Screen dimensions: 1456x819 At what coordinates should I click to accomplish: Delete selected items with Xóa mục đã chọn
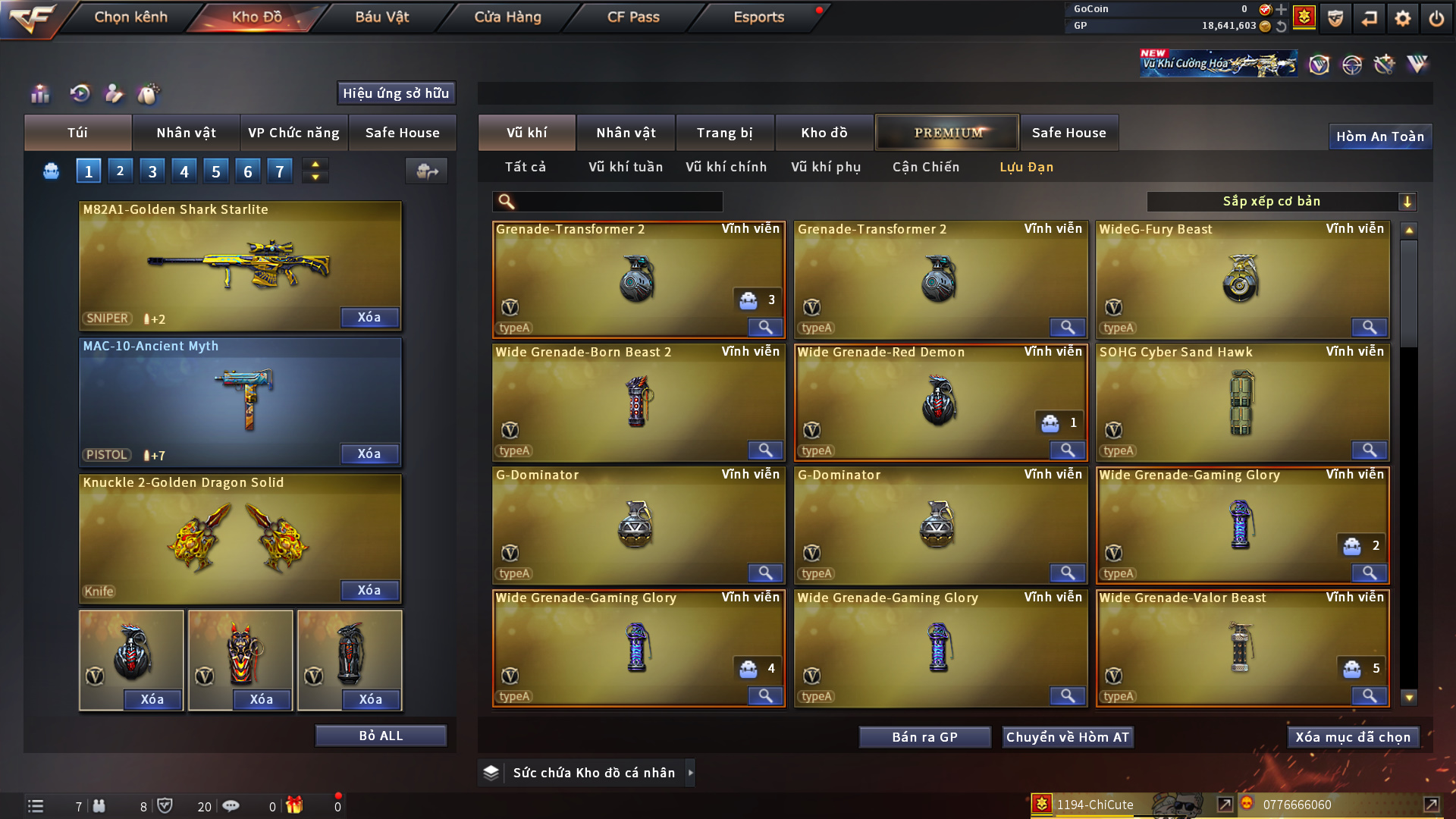(1353, 737)
